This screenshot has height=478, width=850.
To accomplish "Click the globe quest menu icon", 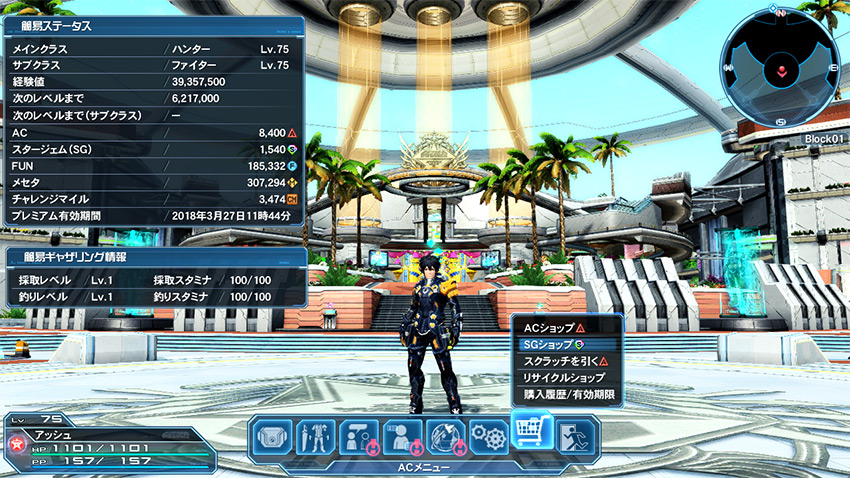I will click(x=445, y=437).
